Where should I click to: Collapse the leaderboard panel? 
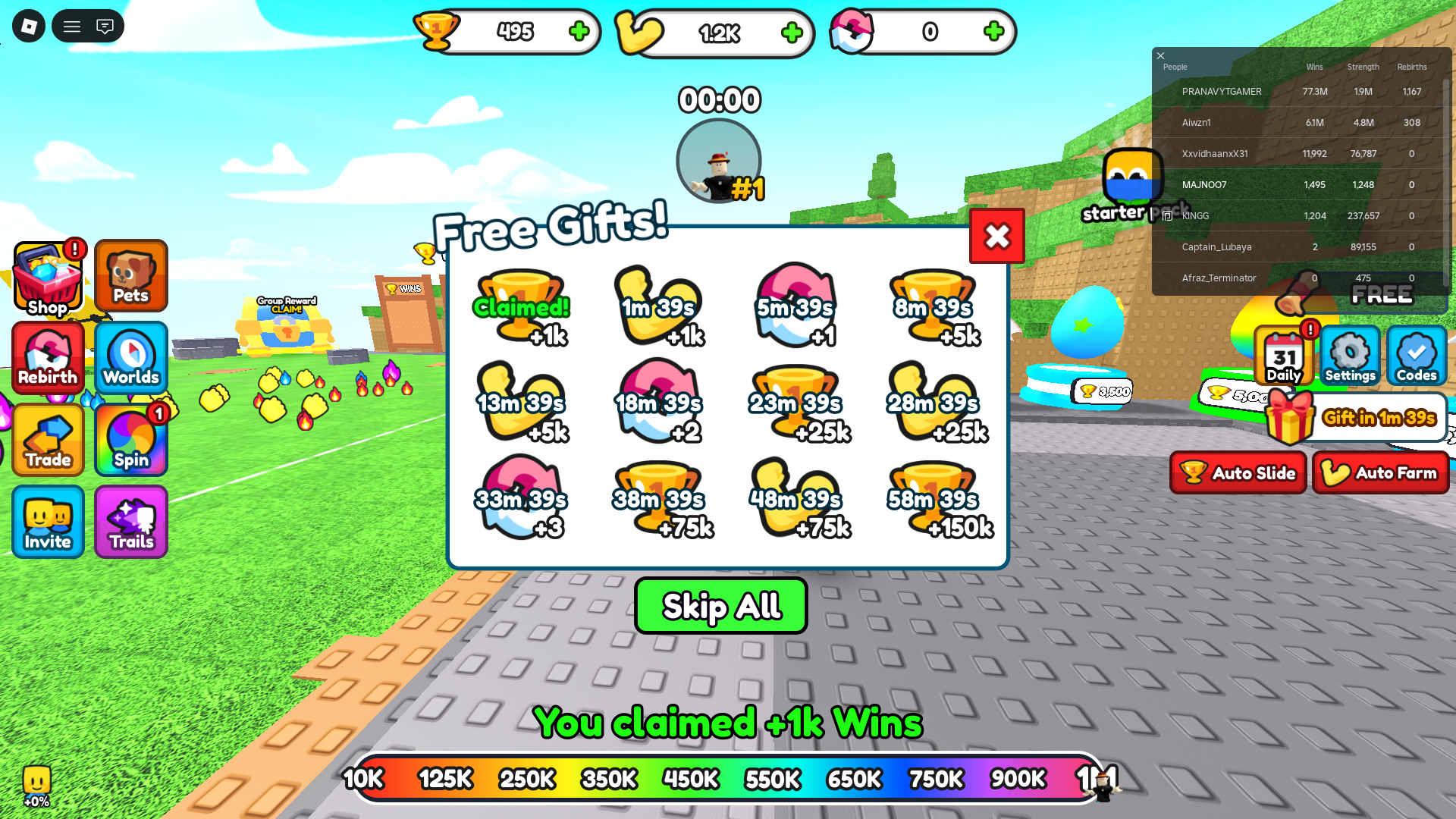click(1160, 55)
